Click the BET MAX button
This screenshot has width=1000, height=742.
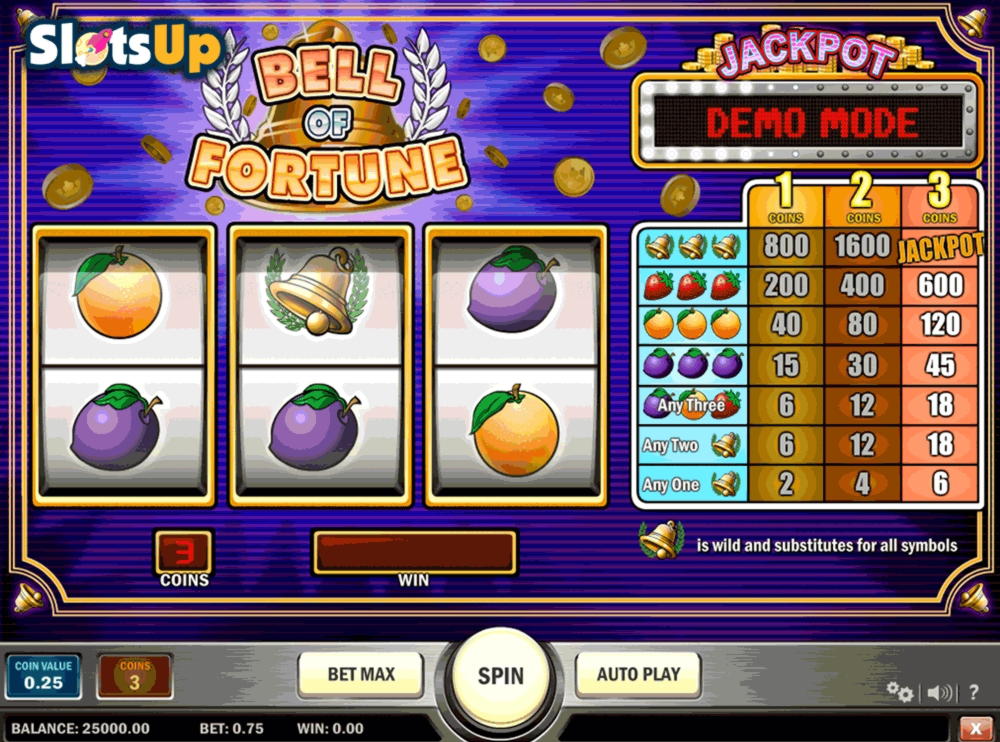(x=361, y=675)
